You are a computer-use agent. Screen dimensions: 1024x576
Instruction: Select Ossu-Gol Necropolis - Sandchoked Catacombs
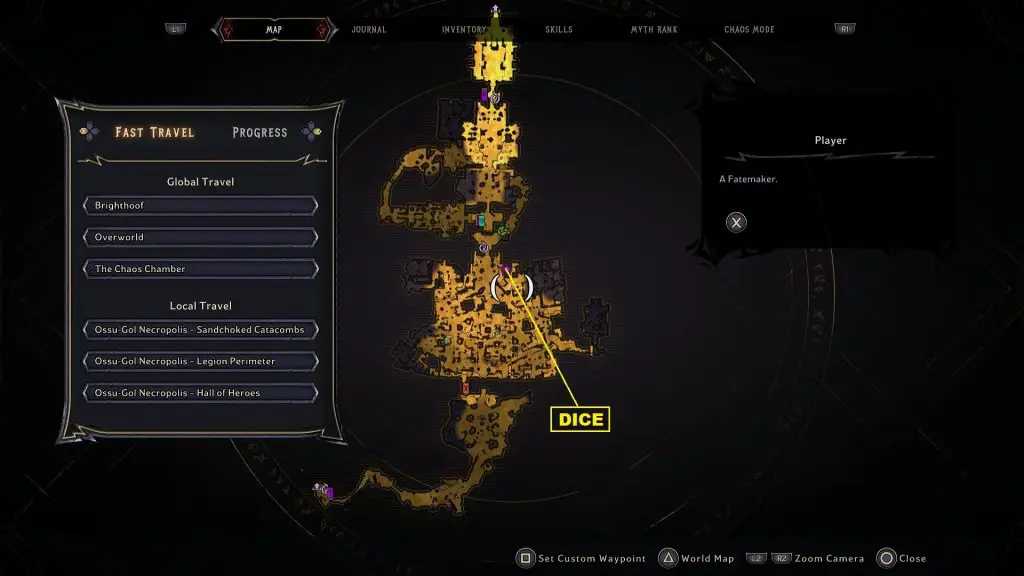coord(201,329)
